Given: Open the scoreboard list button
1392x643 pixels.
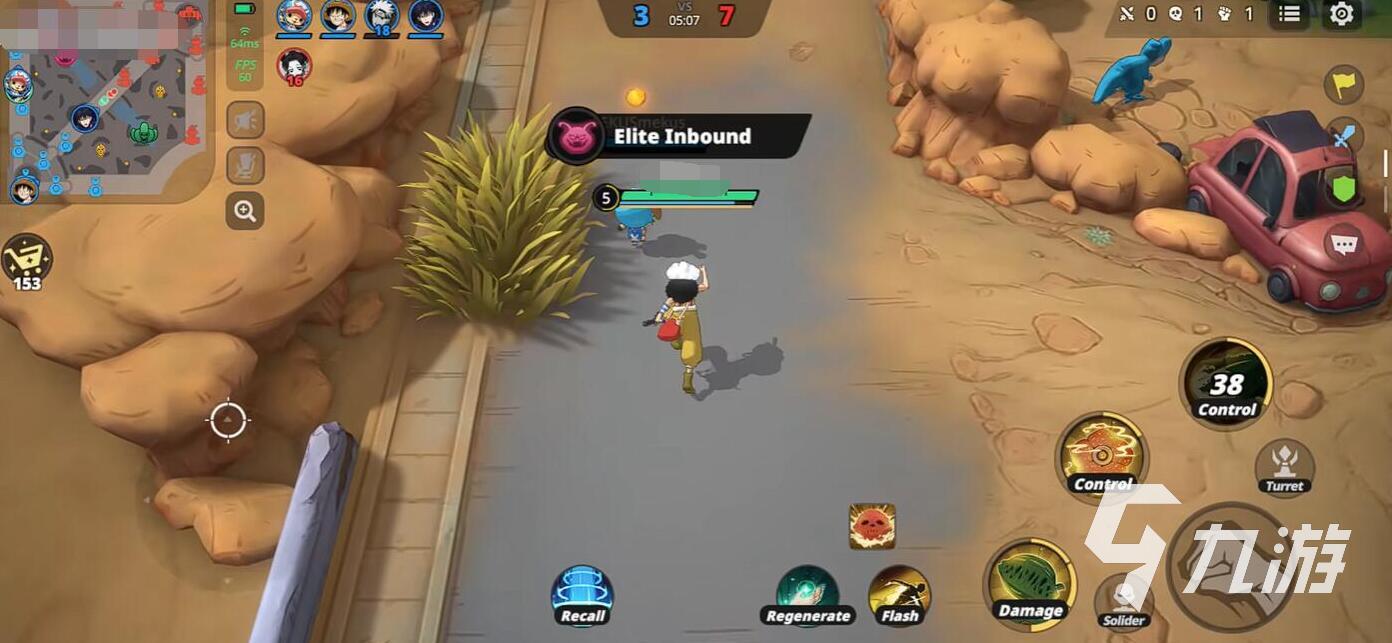Looking at the screenshot, I should [x=1290, y=14].
